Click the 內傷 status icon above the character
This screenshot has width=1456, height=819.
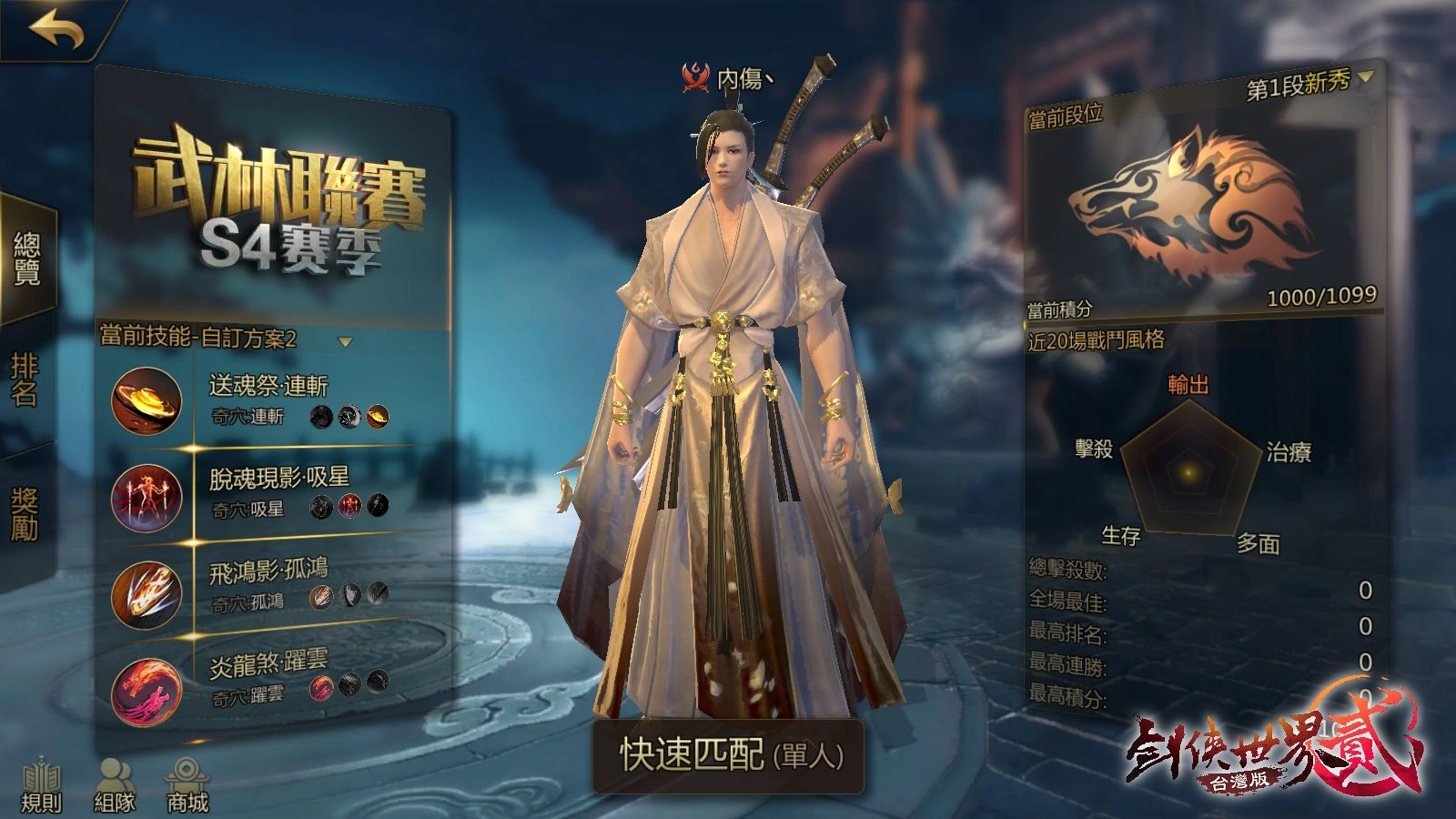coord(694,76)
